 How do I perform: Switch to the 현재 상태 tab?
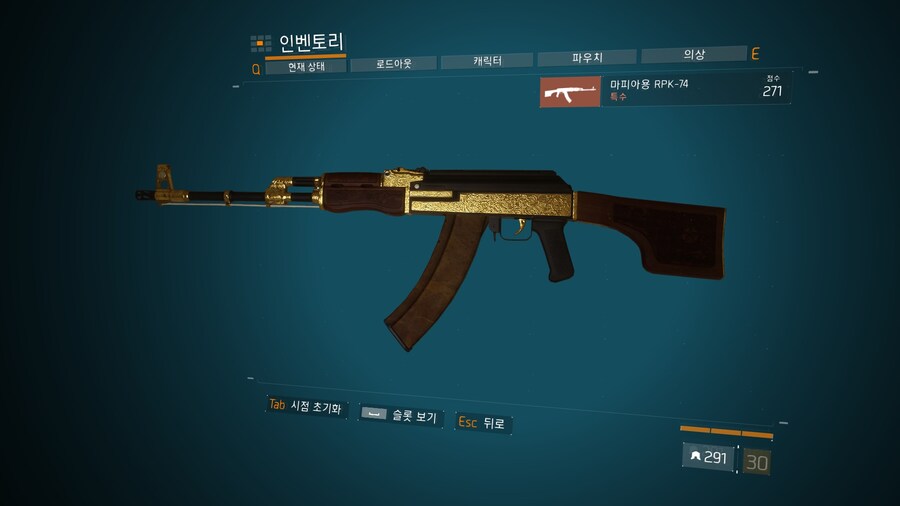pyautogui.click(x=305, y=67)
